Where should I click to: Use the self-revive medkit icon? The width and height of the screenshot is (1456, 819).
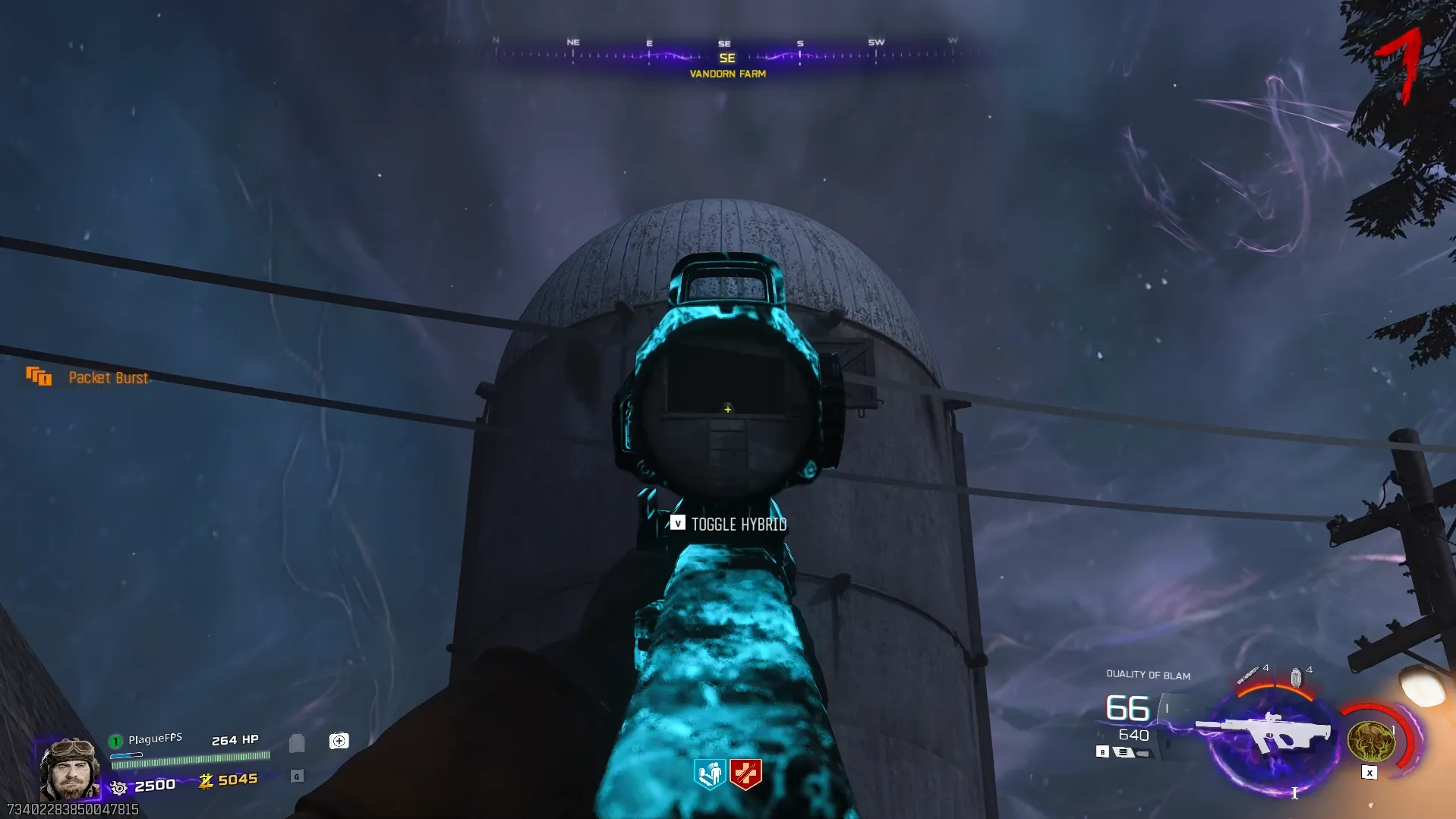point(339,741)
